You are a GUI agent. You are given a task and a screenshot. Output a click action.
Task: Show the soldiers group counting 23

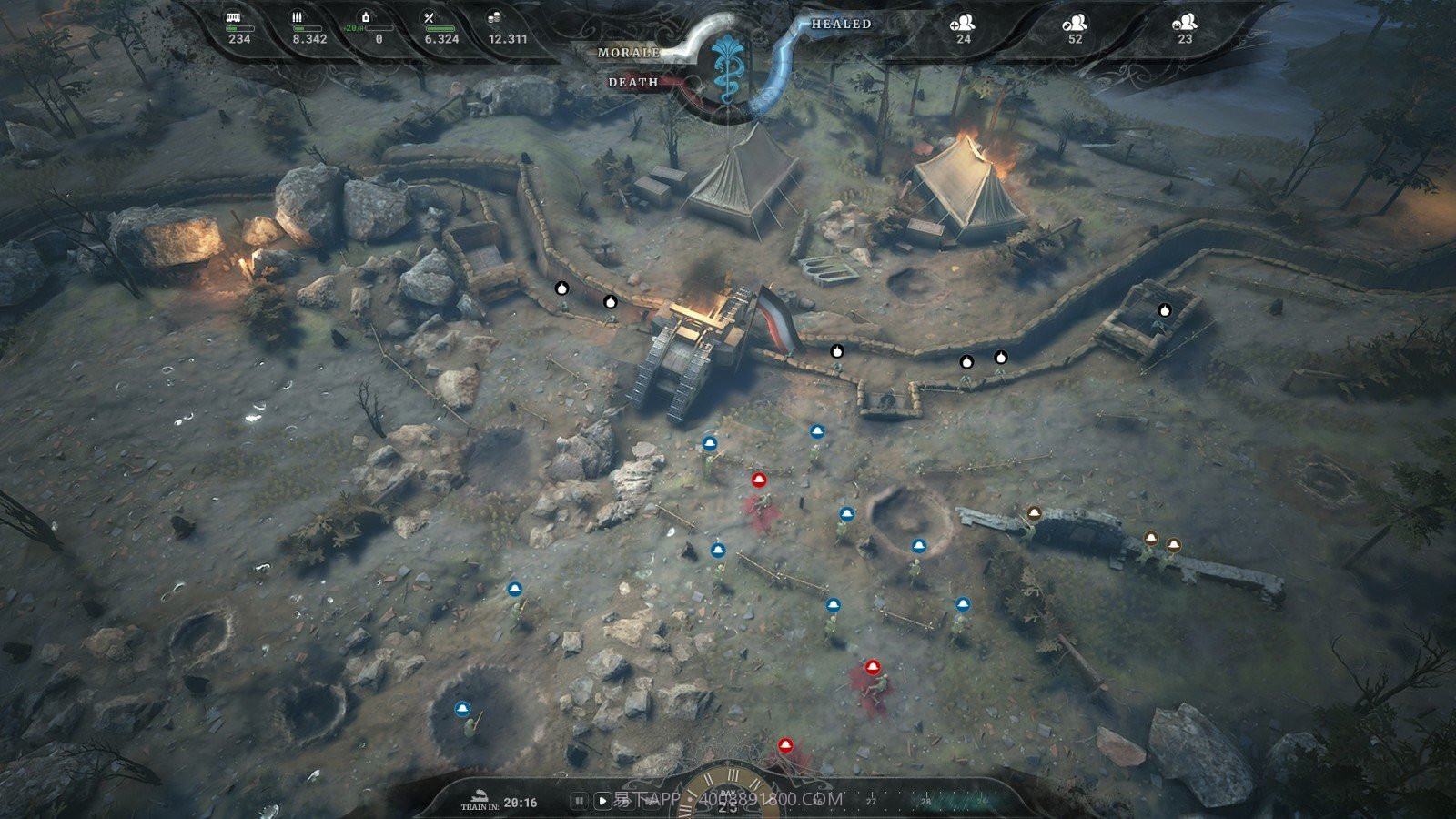1184,25
